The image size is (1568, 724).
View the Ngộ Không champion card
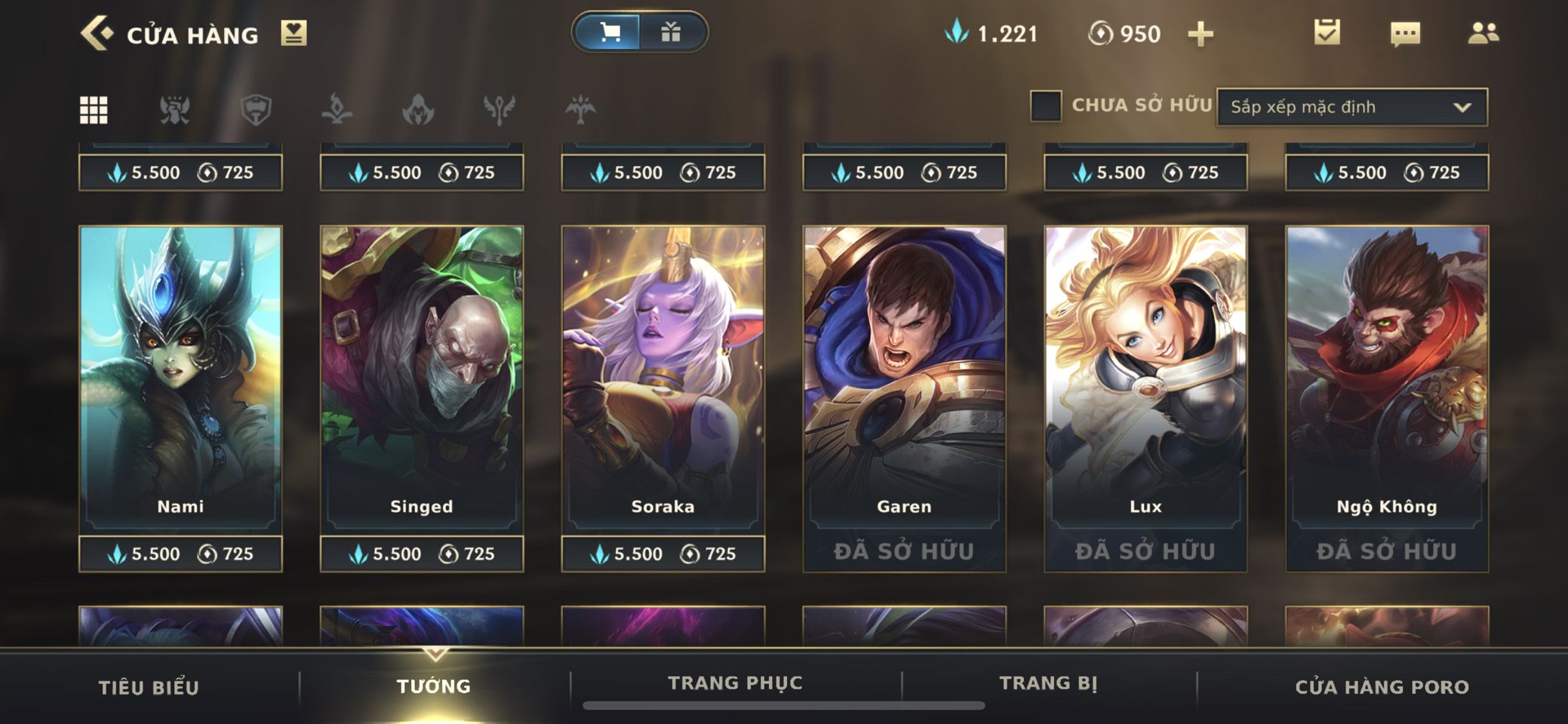(x=1387, y=377)
